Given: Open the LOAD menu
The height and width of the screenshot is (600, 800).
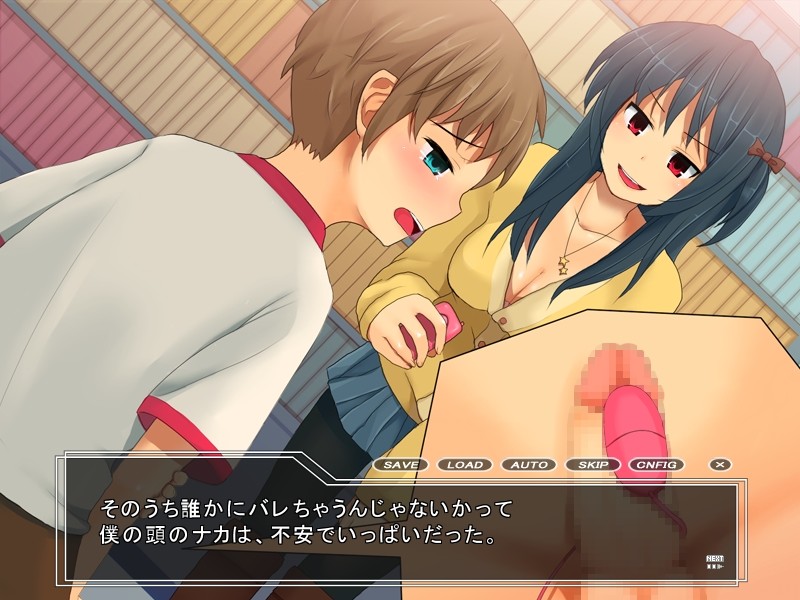Looking at the screenshot, I should tap(465, 465).
